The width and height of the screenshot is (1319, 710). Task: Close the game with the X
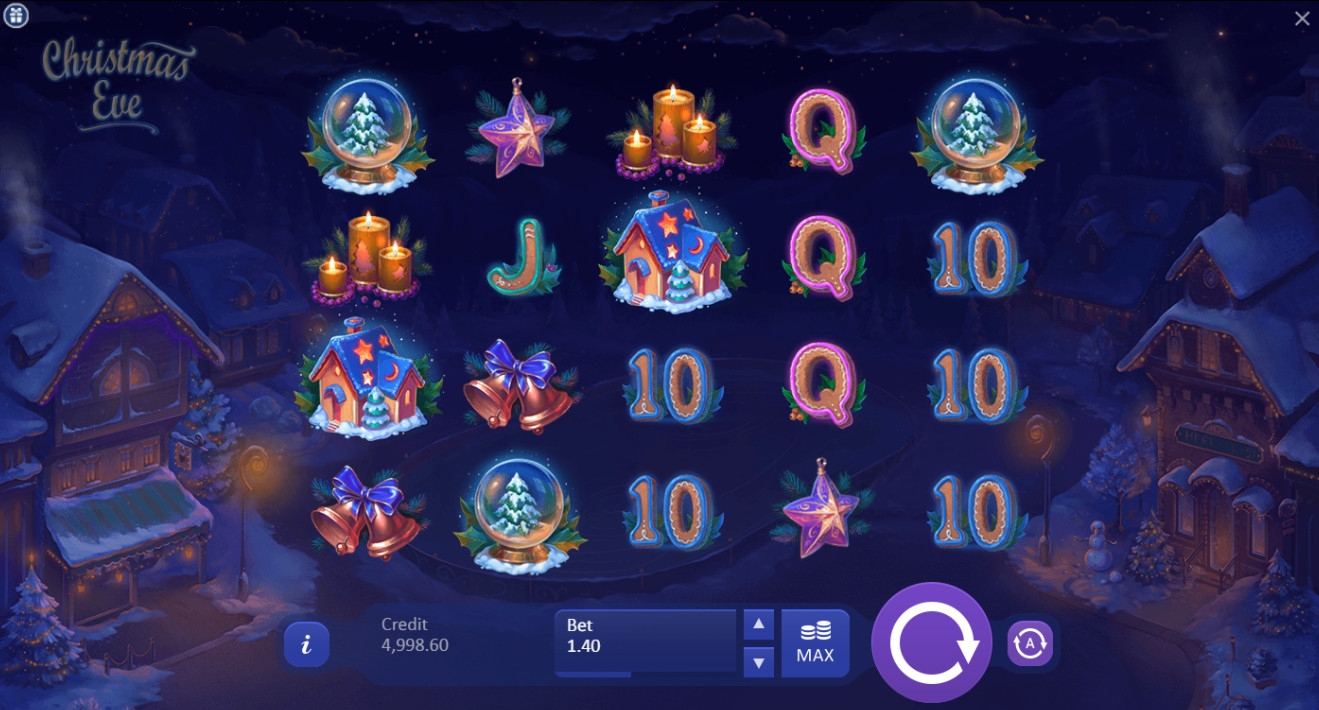(x=1302, y=18)
